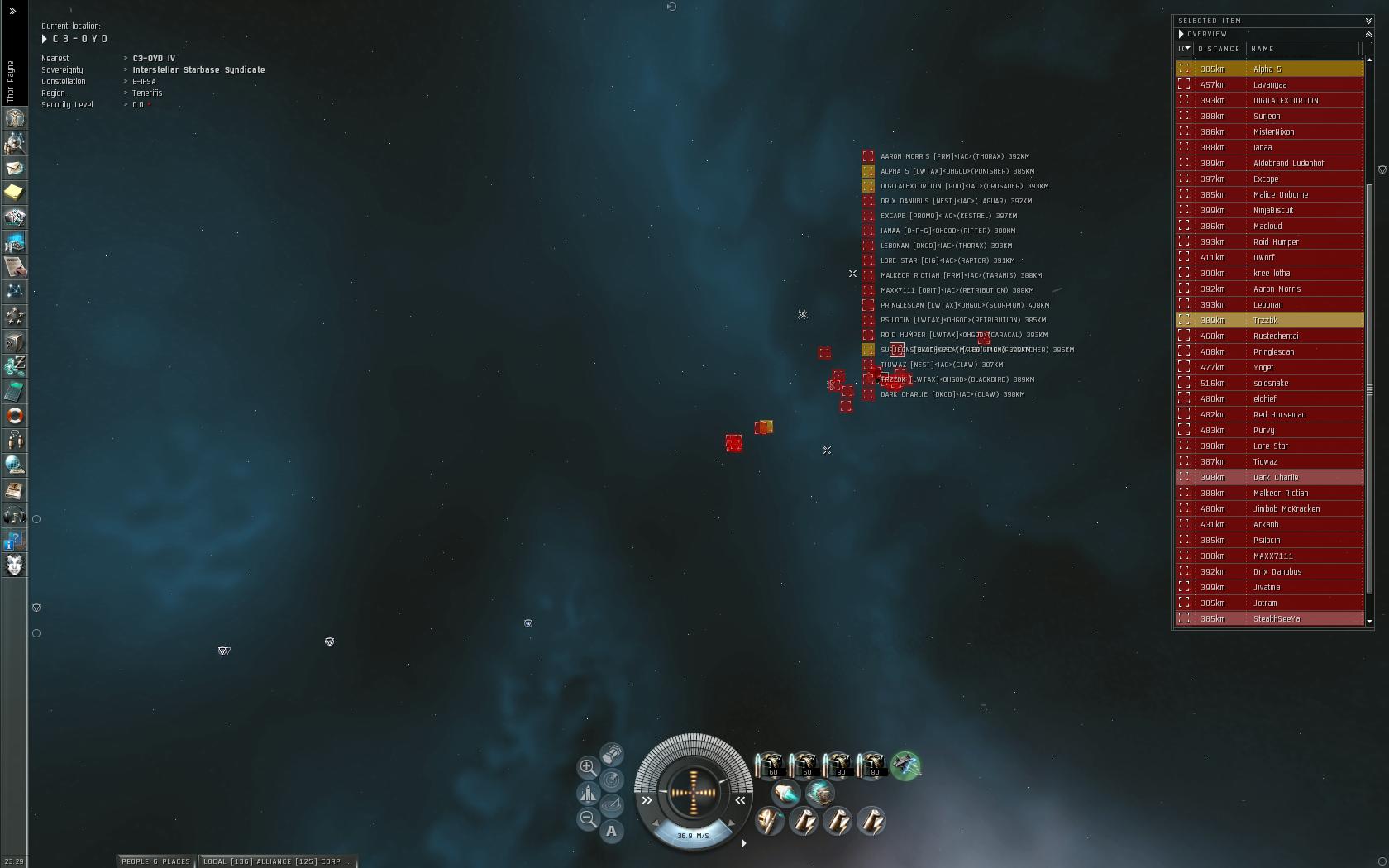Viewport: 1389px width, 868px height.
Task: Open the People & Places tab
Action: (x=155, y=861)
